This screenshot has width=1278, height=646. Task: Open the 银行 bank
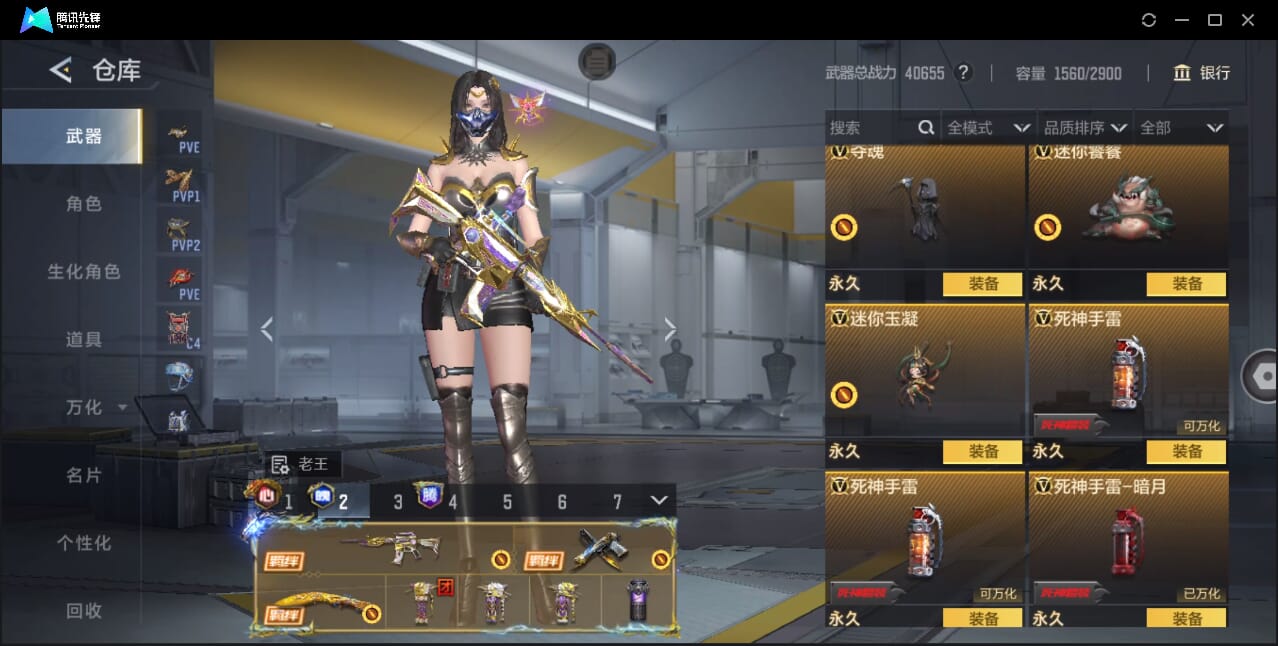pos(1202,73)
